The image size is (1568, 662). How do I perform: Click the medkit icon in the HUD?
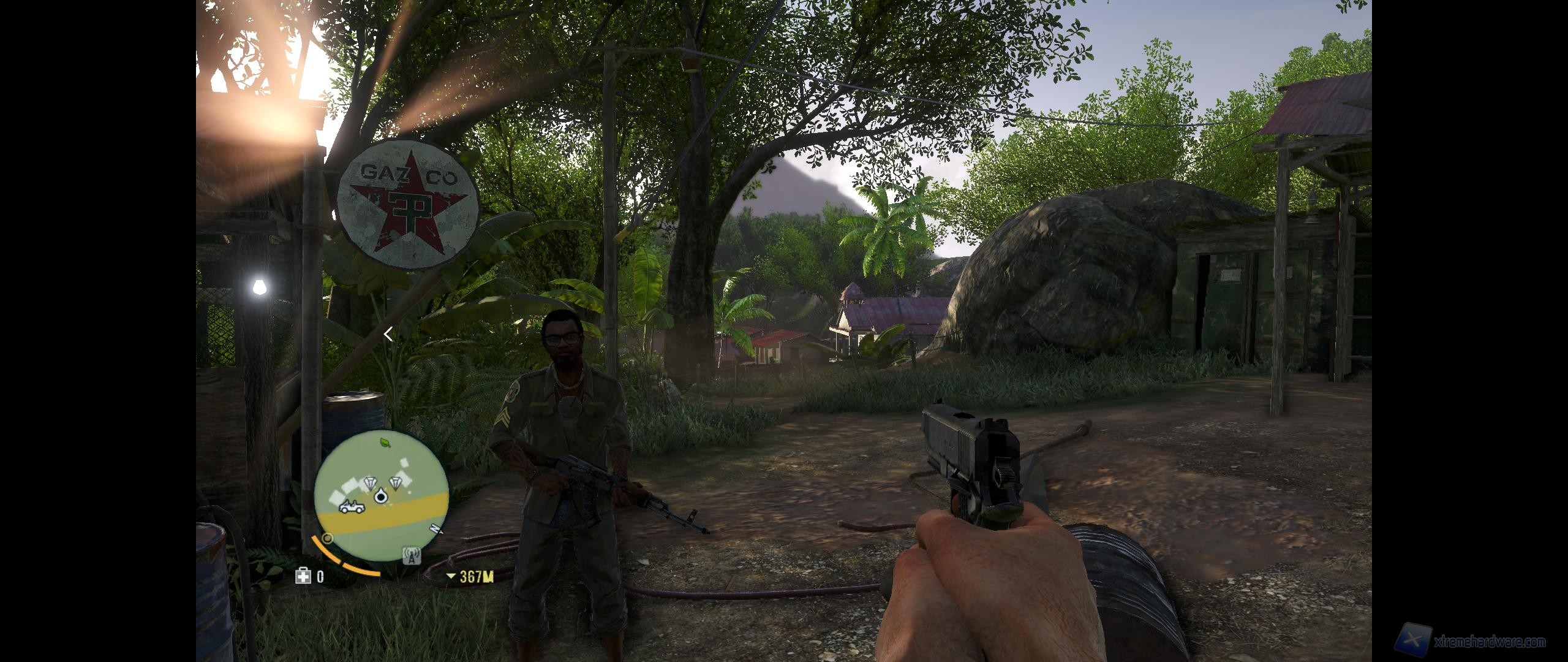303,577
